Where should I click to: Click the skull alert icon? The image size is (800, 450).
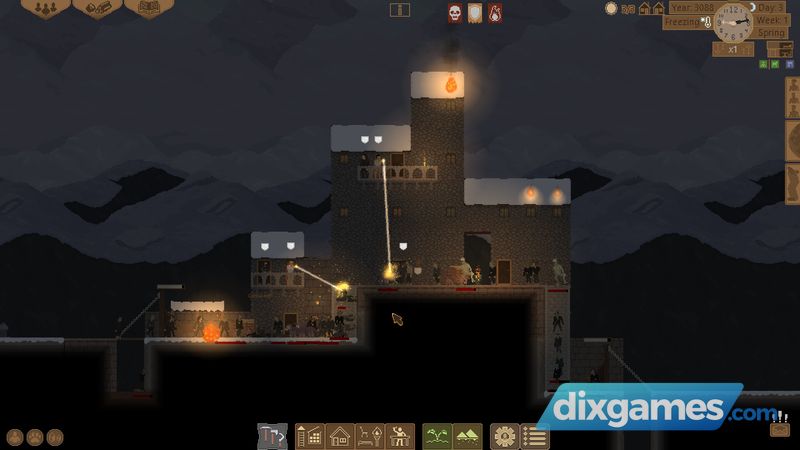click(454, 13)
